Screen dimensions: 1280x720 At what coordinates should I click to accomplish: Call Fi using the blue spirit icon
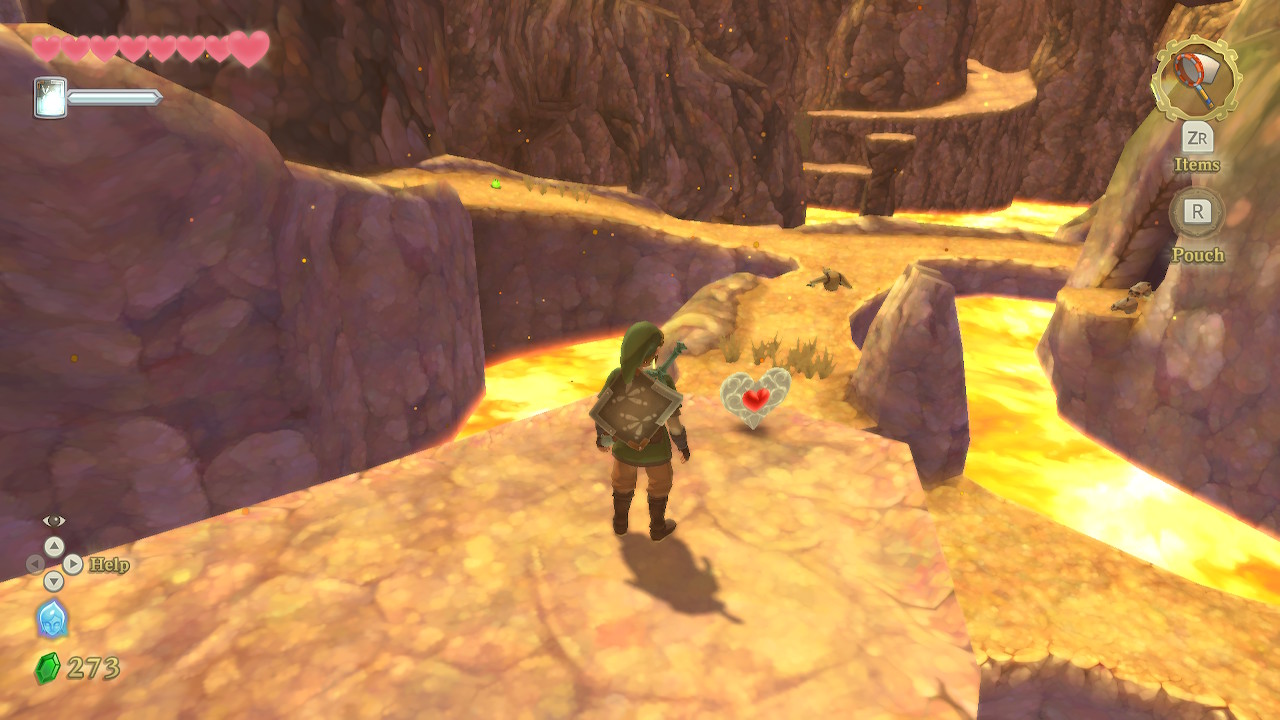click(x=52, y=619)
